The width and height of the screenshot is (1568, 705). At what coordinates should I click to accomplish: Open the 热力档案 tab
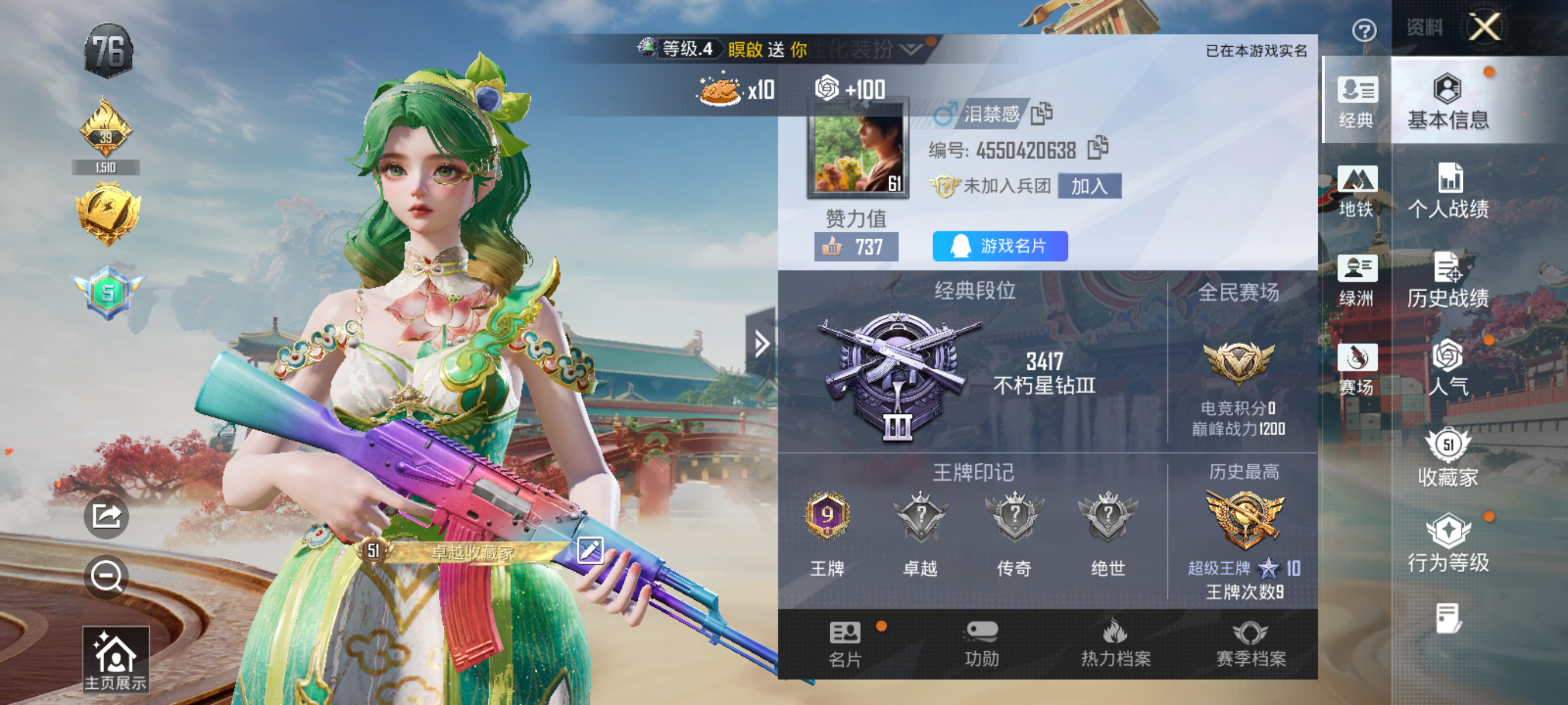[1116, 644]
